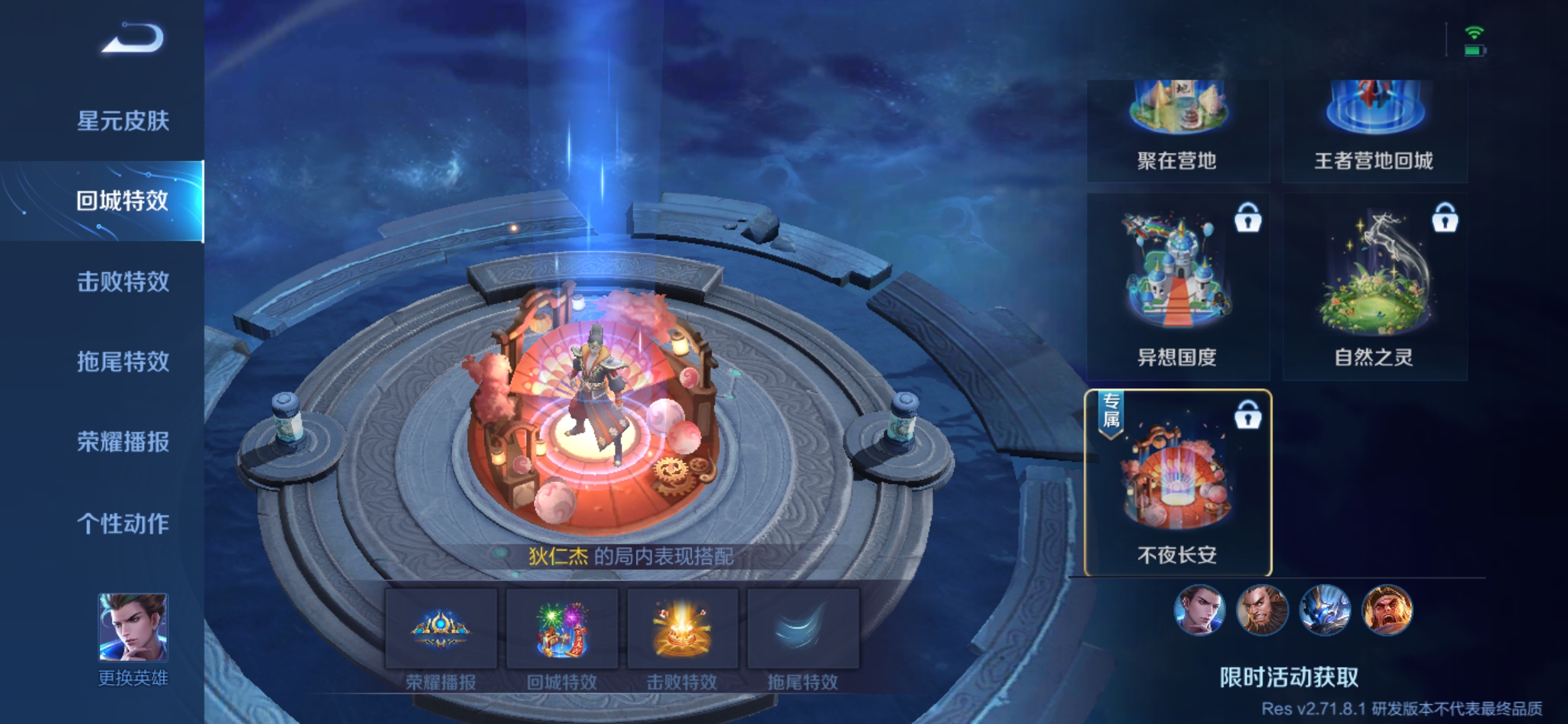
Task: Open the 击败特效 tab
Action: pos(123,282)
